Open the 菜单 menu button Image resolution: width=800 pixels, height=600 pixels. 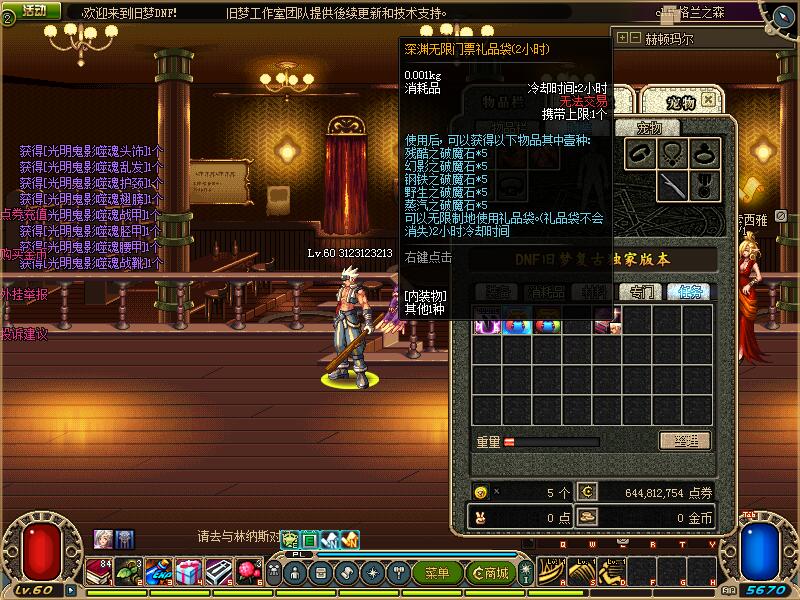(x=438, y=573)
